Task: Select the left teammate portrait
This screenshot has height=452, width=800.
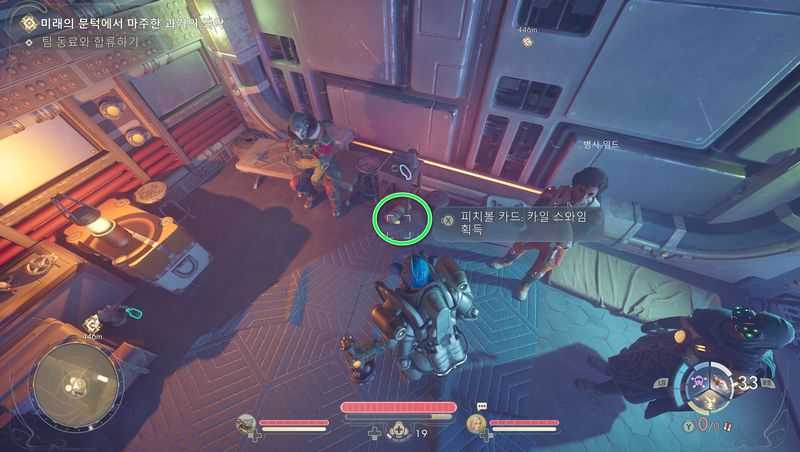Action: pyautogui.click(x=247, y=424)
